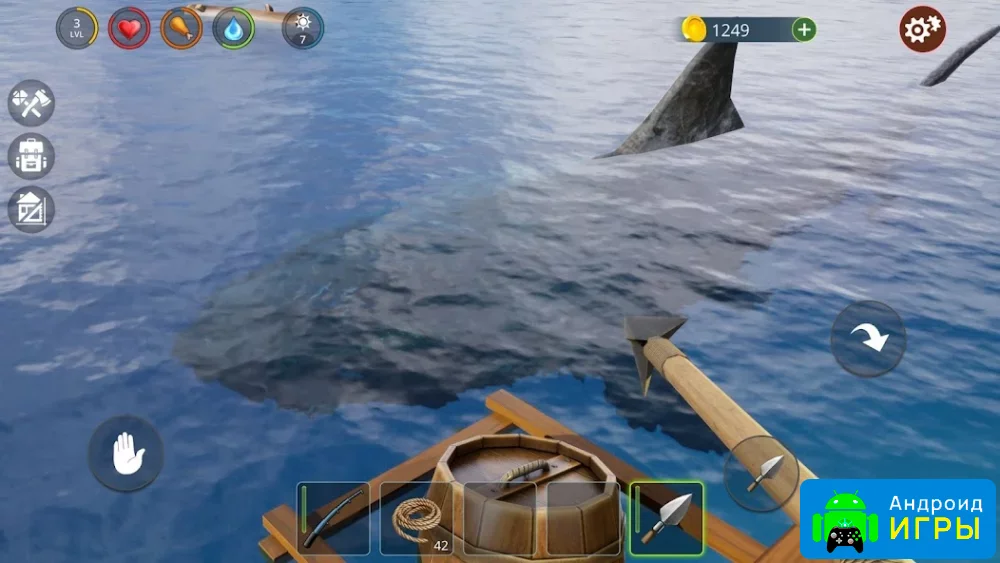Tap the green plus to buy coins
This screenshot has width=1000, height=563.
pos(804,30)
